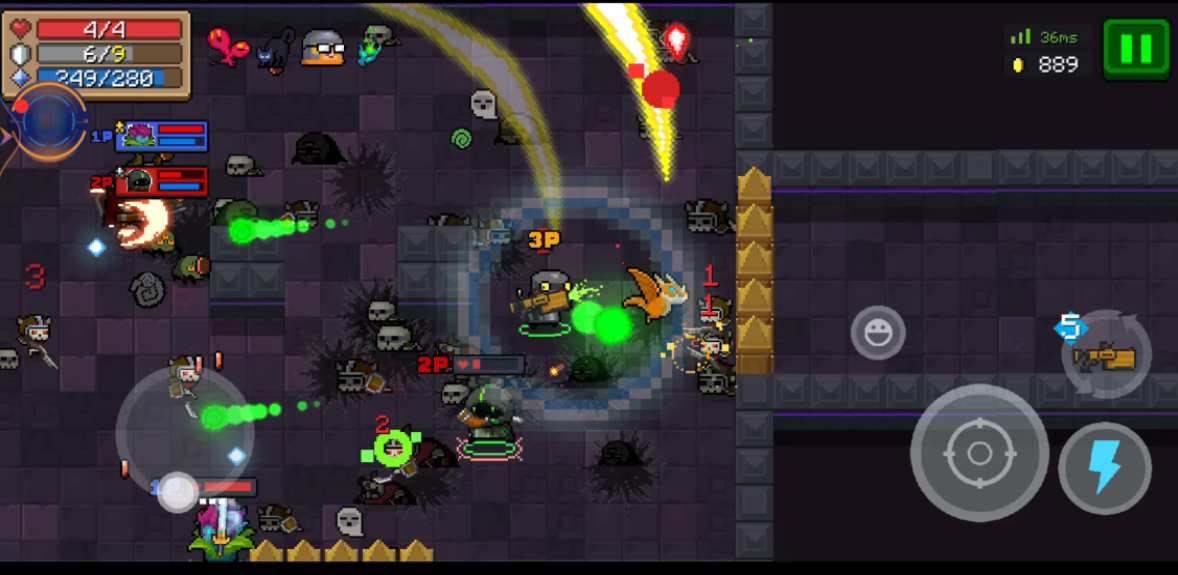Switch weapon via the gun swap button
The image size is (1178, 575).
(x=1107, y=355)
